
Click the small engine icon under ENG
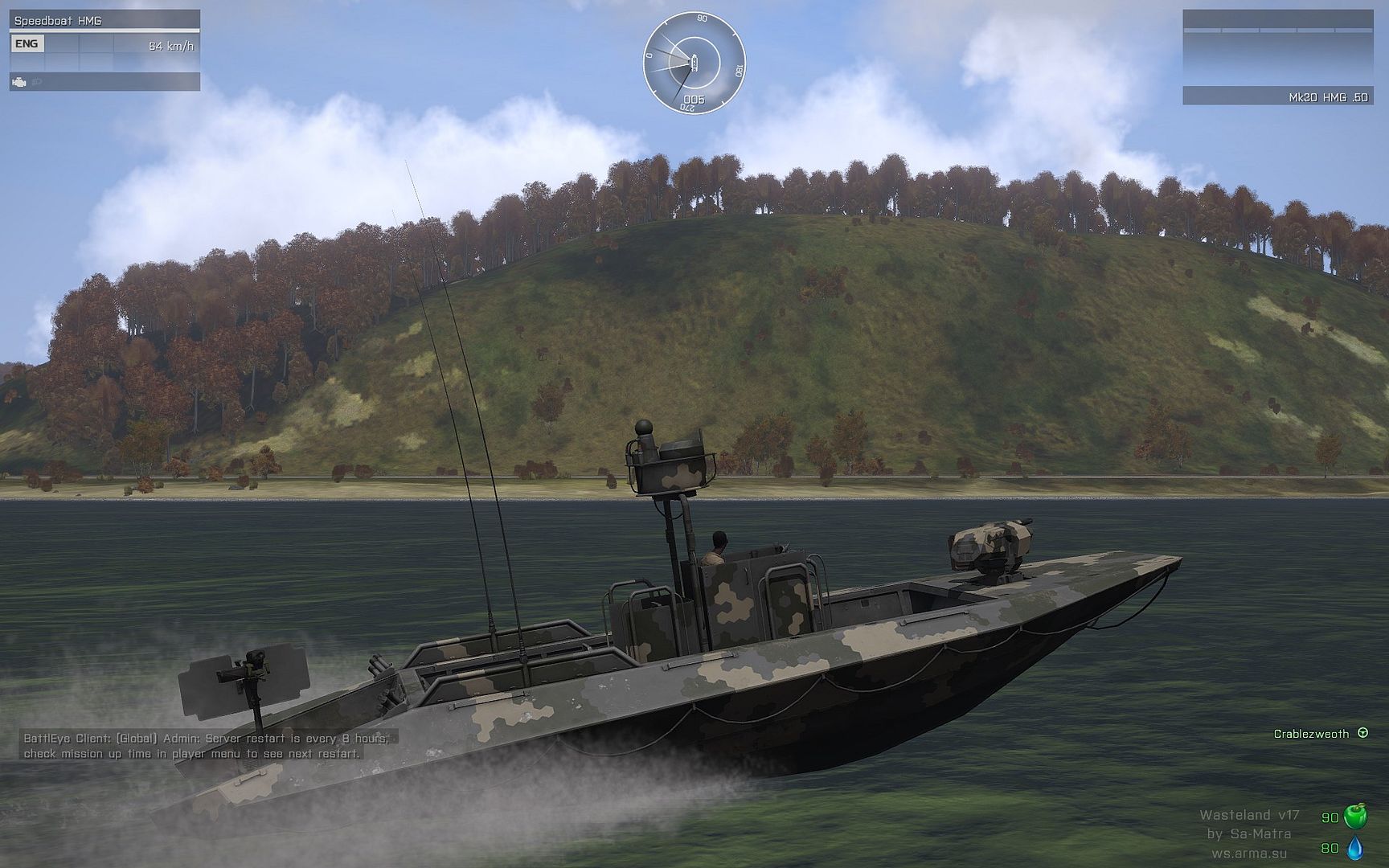[x=19, y=82]
